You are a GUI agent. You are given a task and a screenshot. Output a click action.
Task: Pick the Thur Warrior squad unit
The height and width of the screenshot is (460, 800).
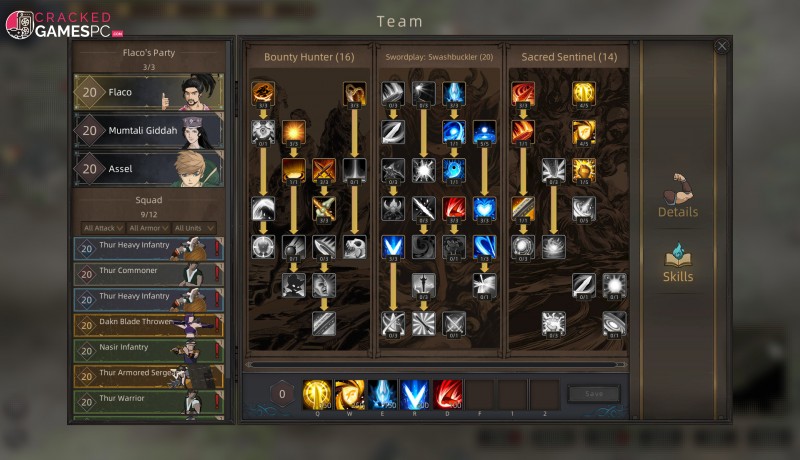148,401
